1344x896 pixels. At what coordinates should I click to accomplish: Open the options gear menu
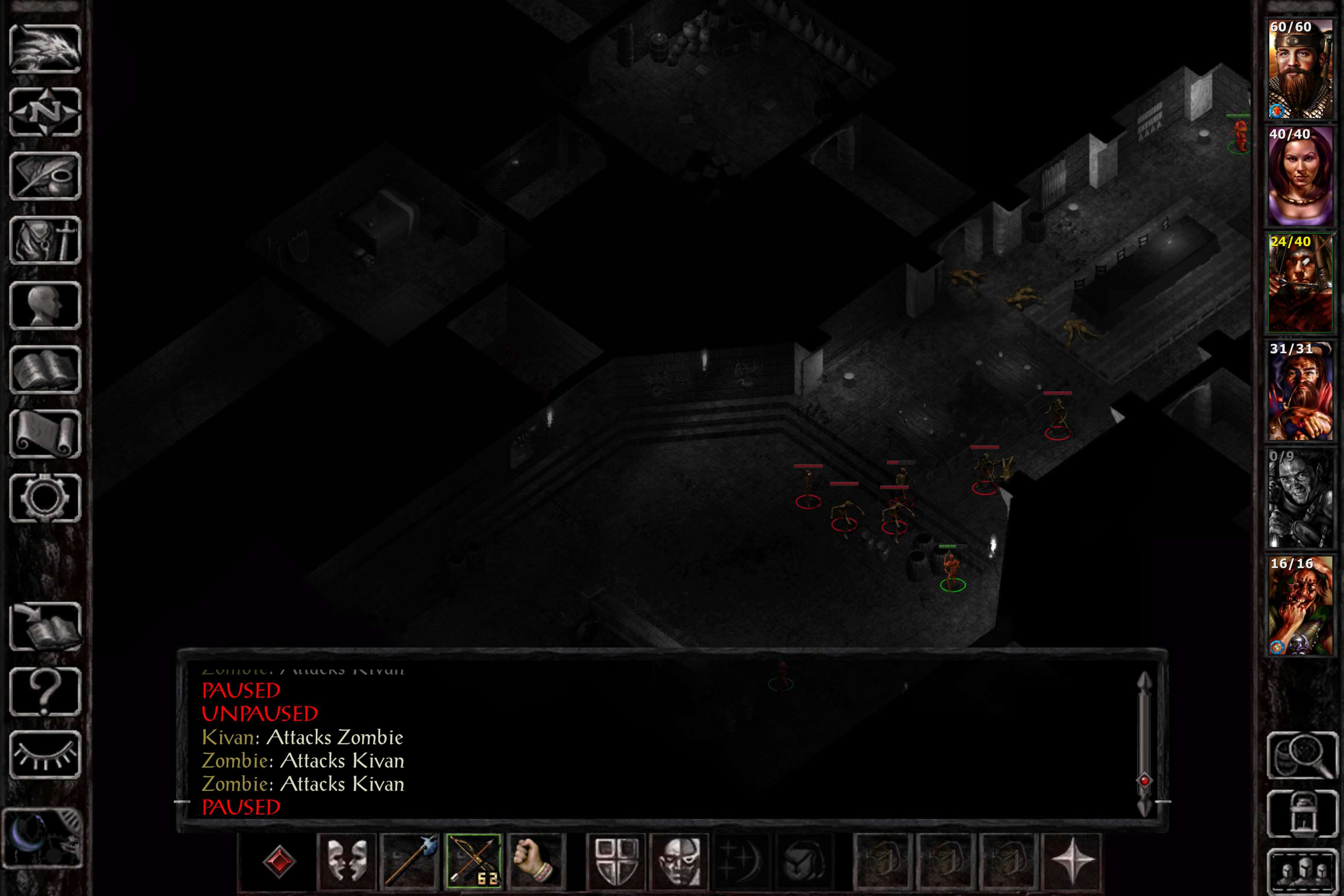tap(45, 497)
